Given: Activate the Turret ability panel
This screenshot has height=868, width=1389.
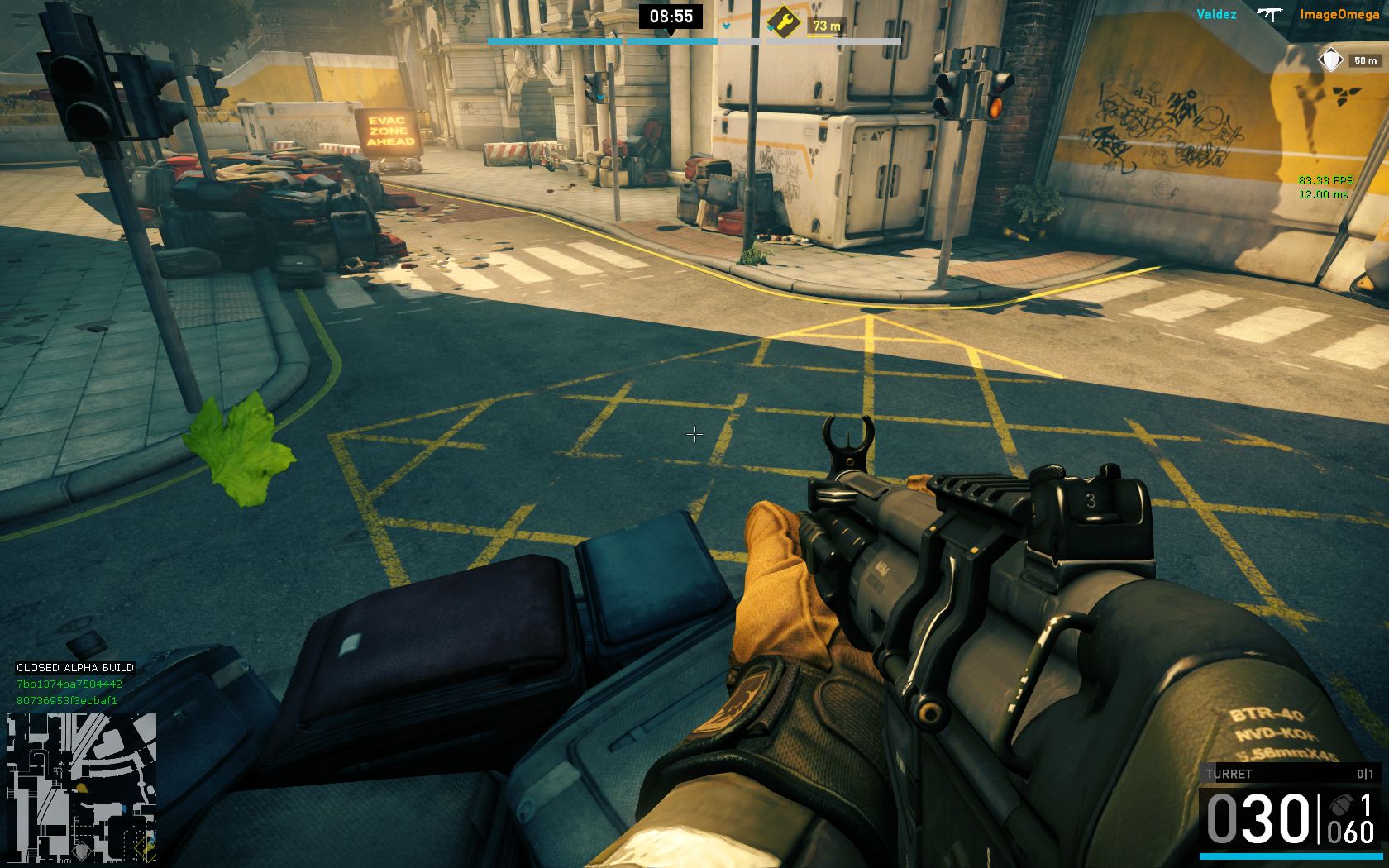Looking at the screenshot, I should [x=1288, y=774].
